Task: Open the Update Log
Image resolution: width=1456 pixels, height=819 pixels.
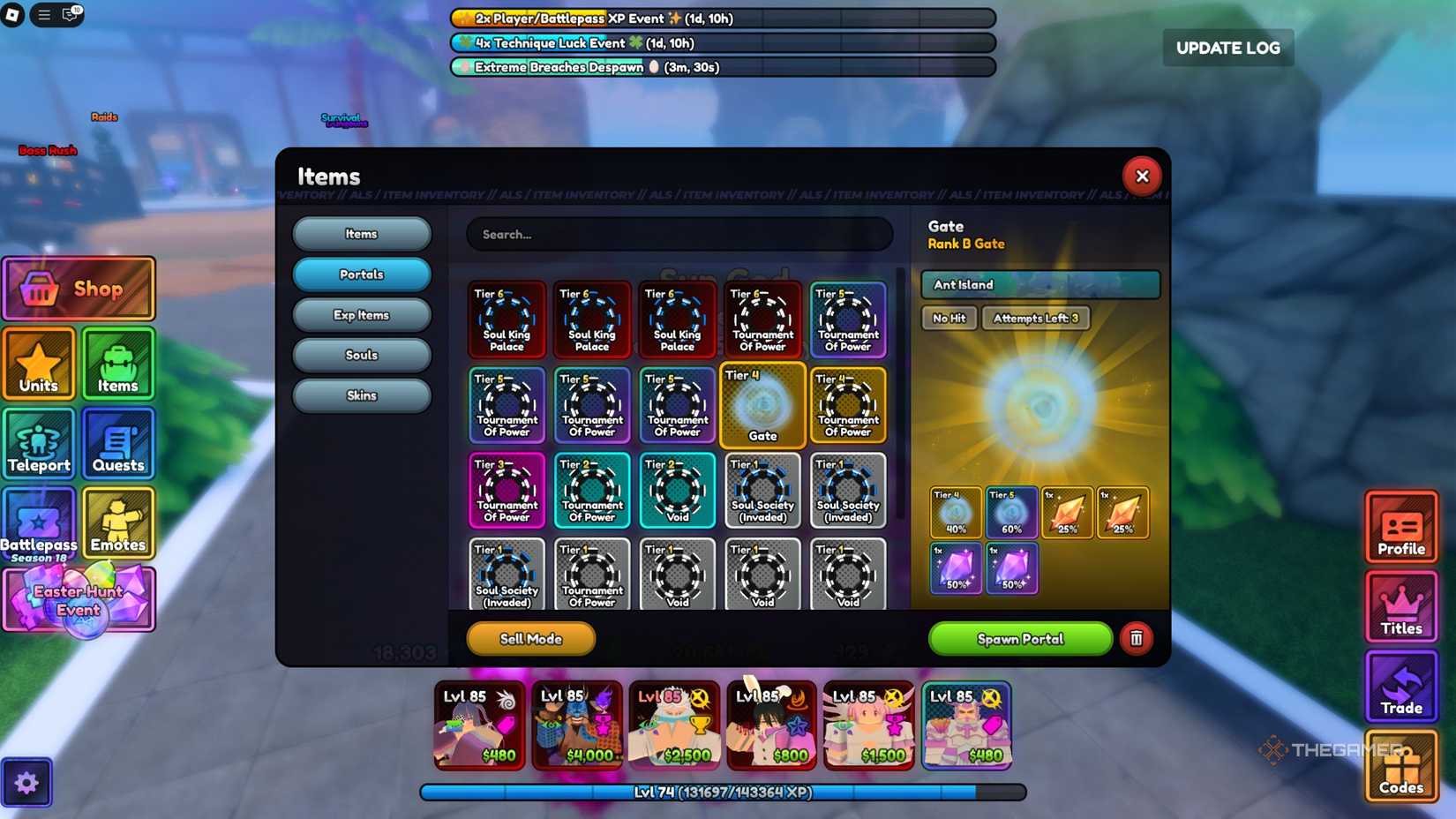Action: [1227, 49]
